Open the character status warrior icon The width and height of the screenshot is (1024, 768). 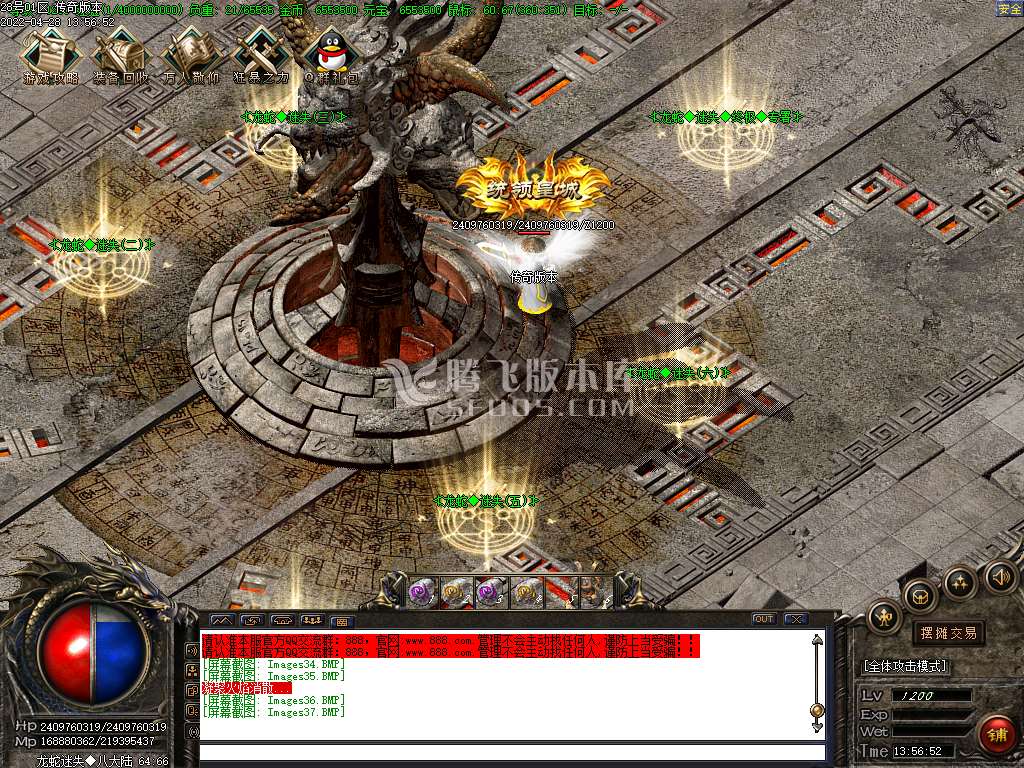click(885, 616)
